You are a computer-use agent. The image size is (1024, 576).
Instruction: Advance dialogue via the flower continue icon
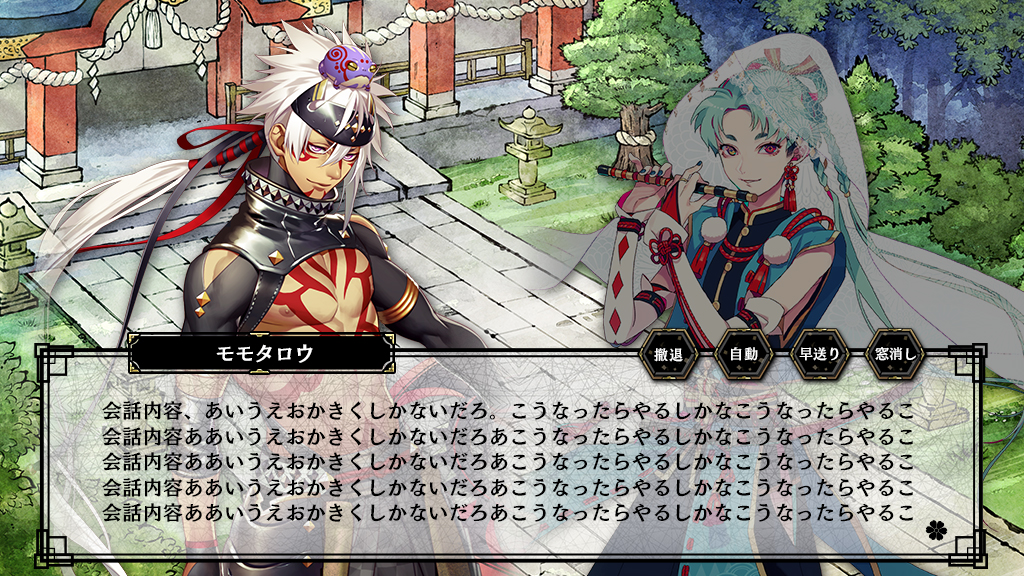(935, 527)
